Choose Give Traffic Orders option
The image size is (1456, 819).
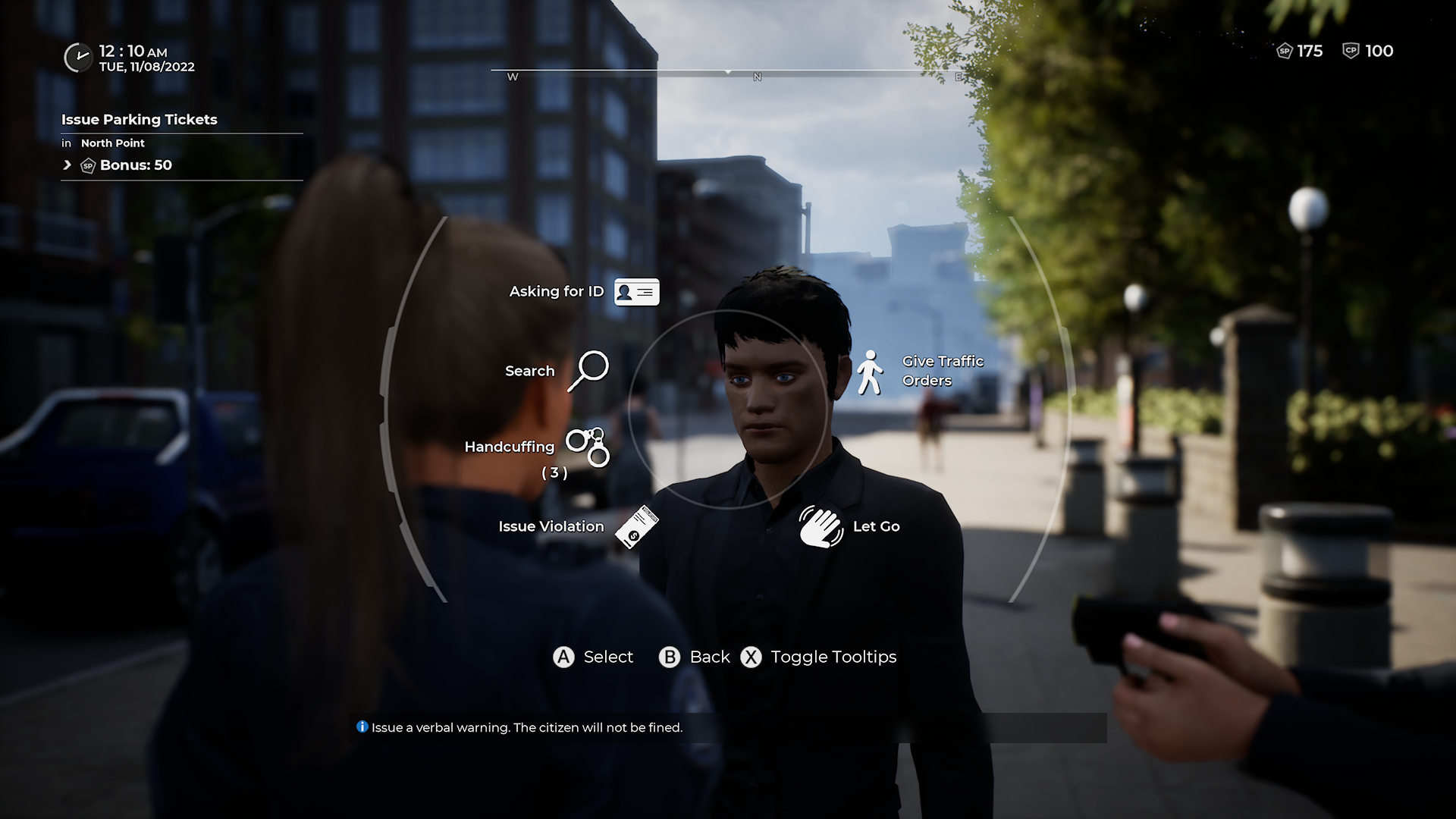(870, 372)
